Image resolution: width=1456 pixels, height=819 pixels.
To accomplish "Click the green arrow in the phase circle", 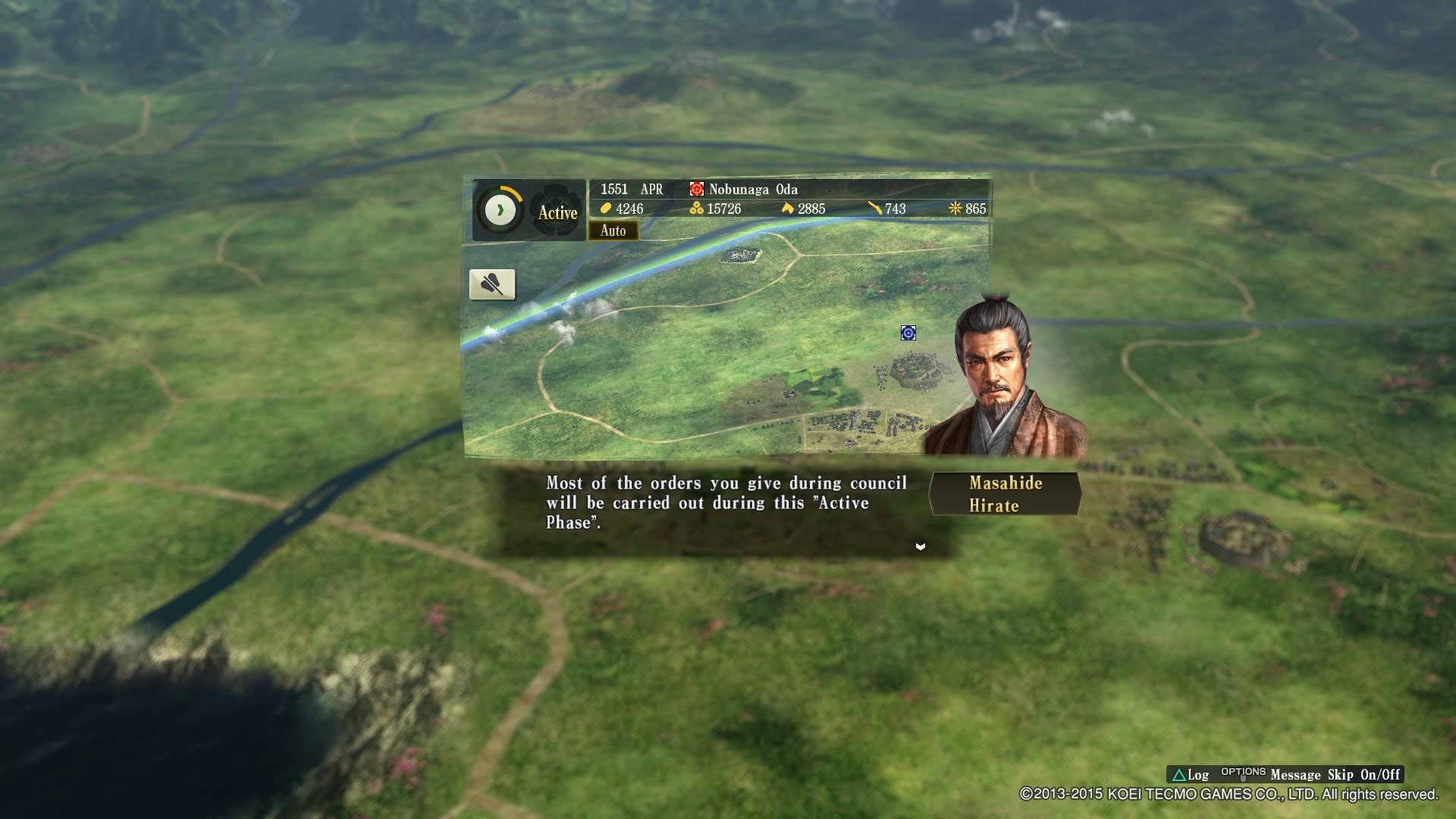I will [x=500, y=209].
